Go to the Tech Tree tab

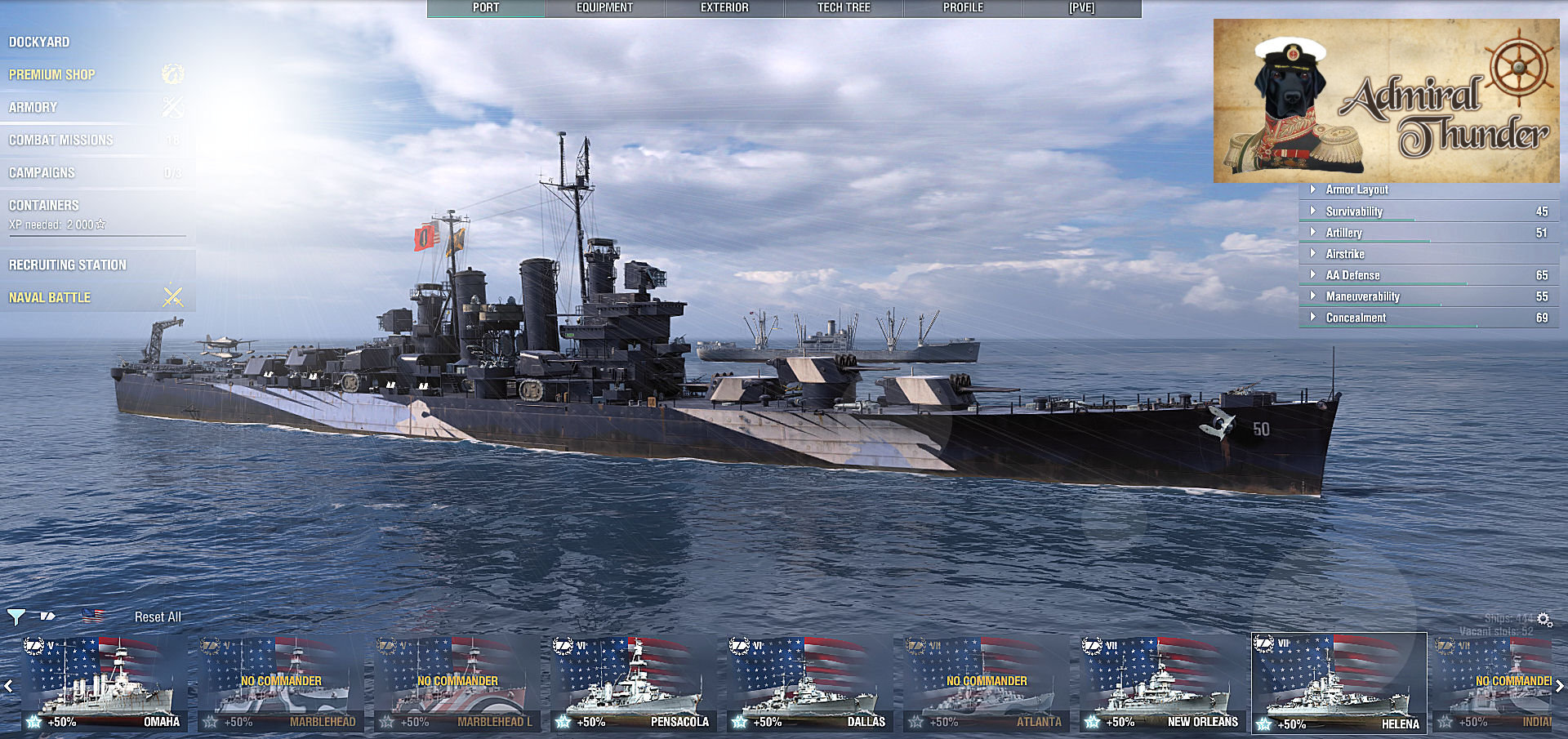pos(844,8)
